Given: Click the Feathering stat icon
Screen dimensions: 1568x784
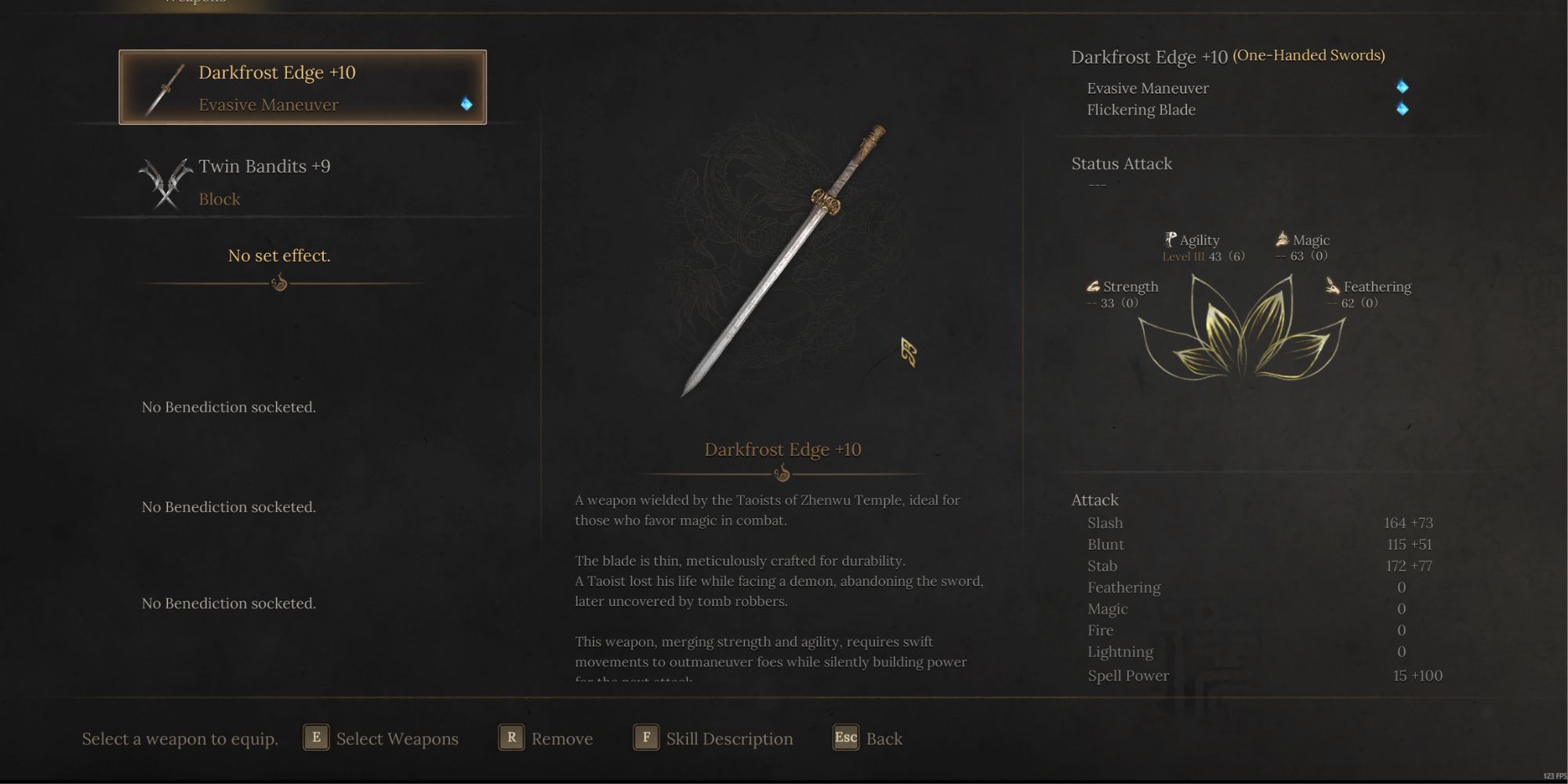Looking at the screenshot, I should [x=1332, y=286].
